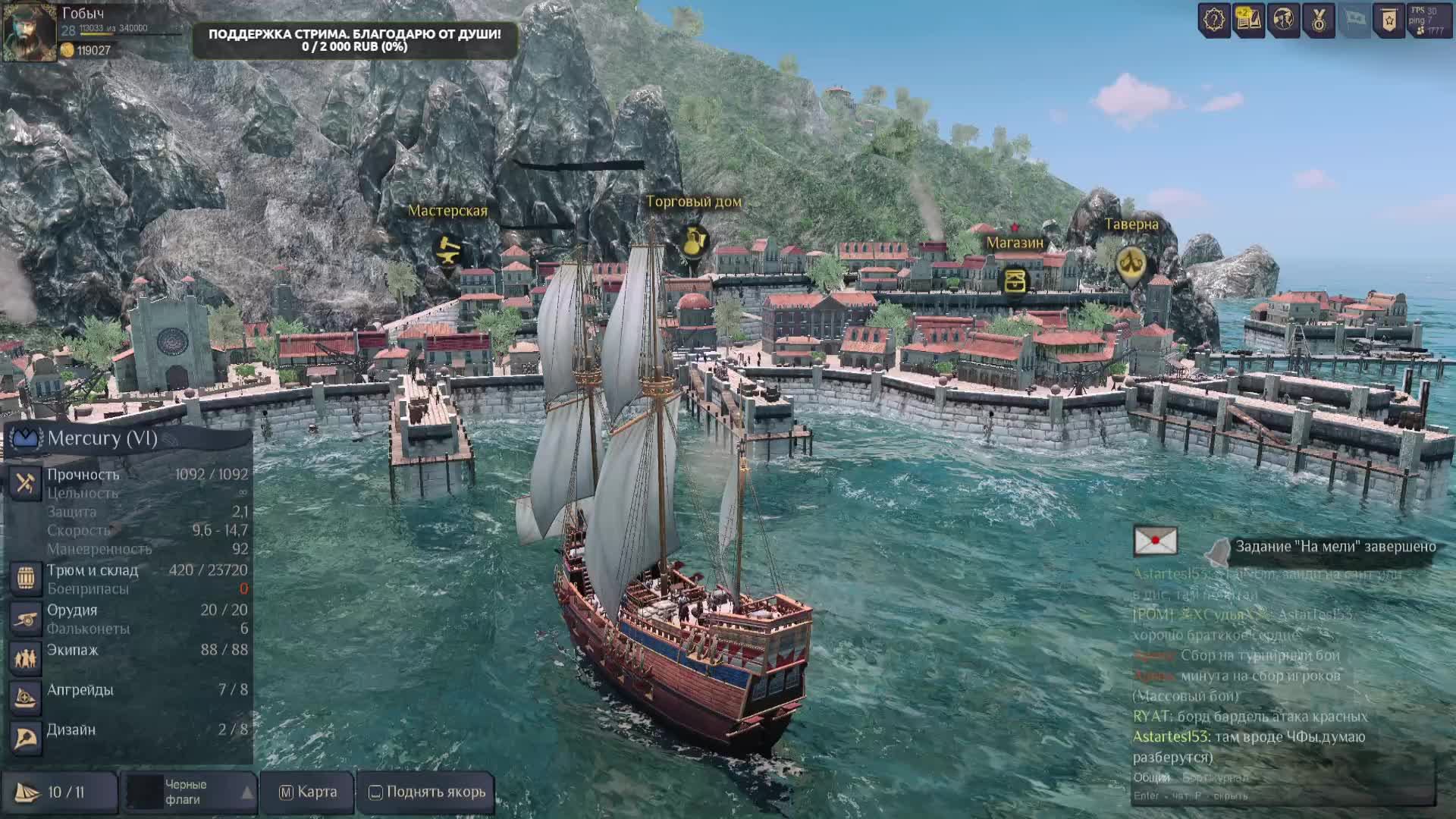Open the Карта map button

click(x=308, y=792)
